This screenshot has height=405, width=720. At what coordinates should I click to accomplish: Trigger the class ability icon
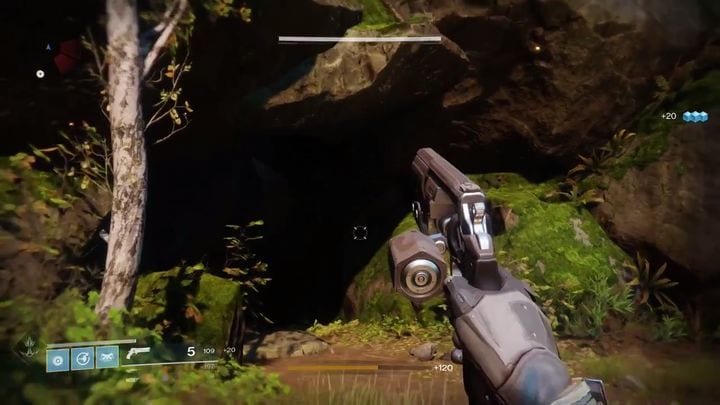pos(106,357)
